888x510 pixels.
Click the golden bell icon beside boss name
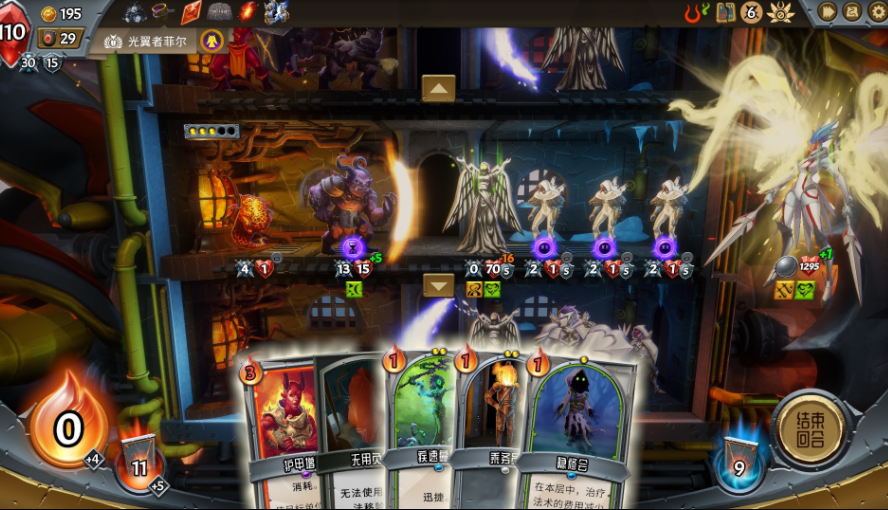coord(211,40)
